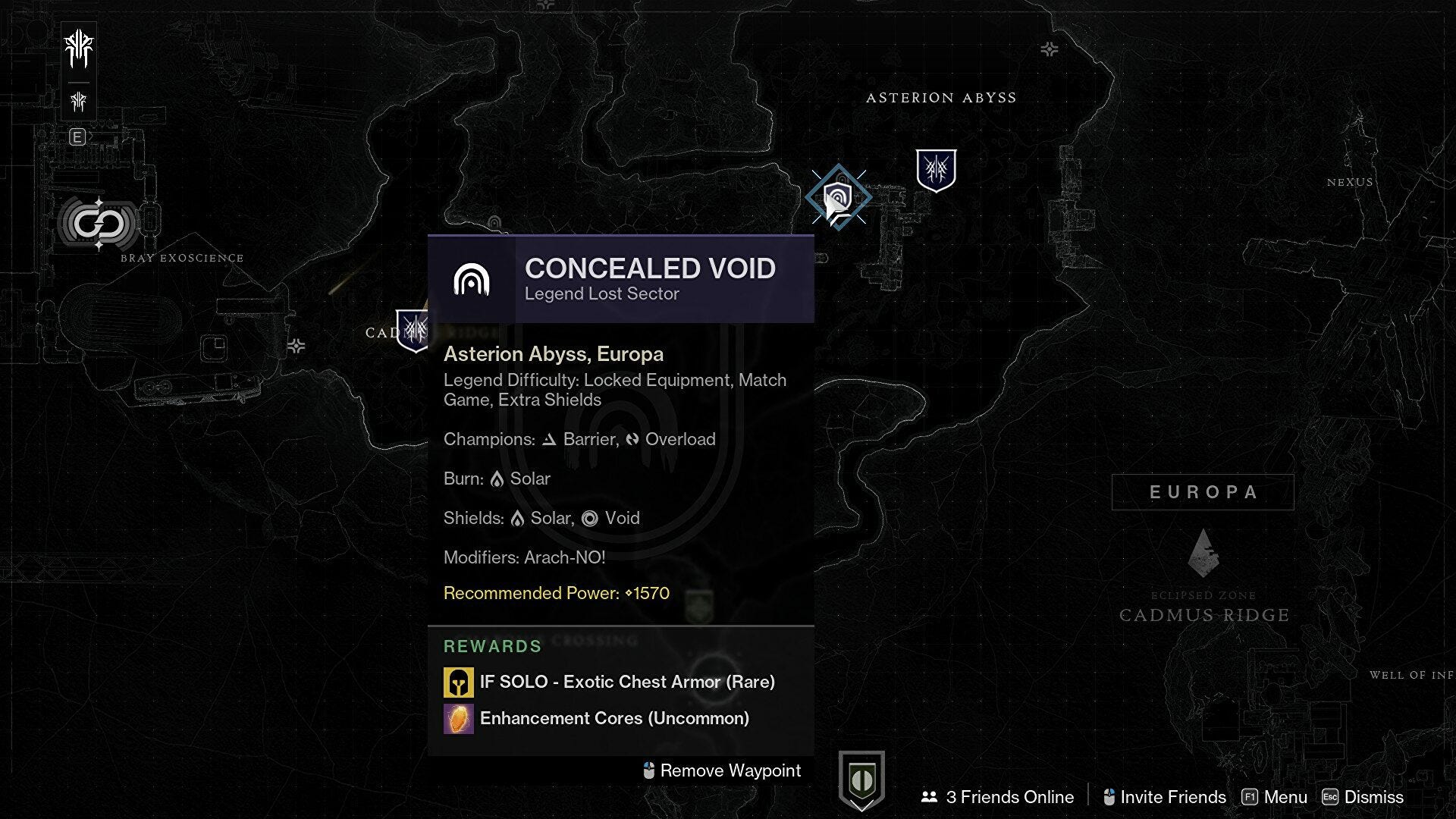This screenshot has height=819, width=1456.
Task: Click Remove Waypoint
Action: pyautogui.click(x=720, y=770)
